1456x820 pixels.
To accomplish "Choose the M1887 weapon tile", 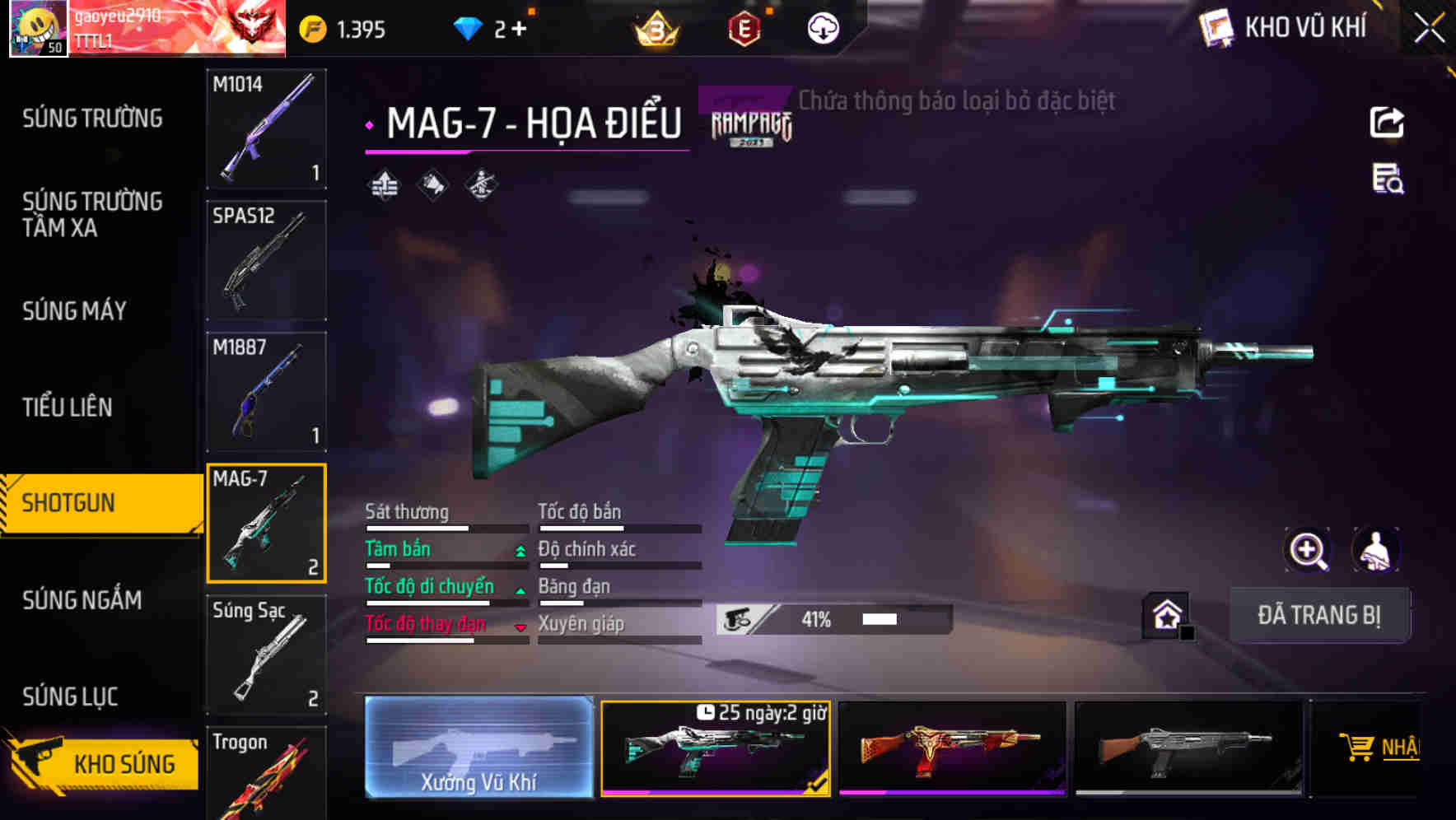I will pyautogui.click(x=266, y=392).
